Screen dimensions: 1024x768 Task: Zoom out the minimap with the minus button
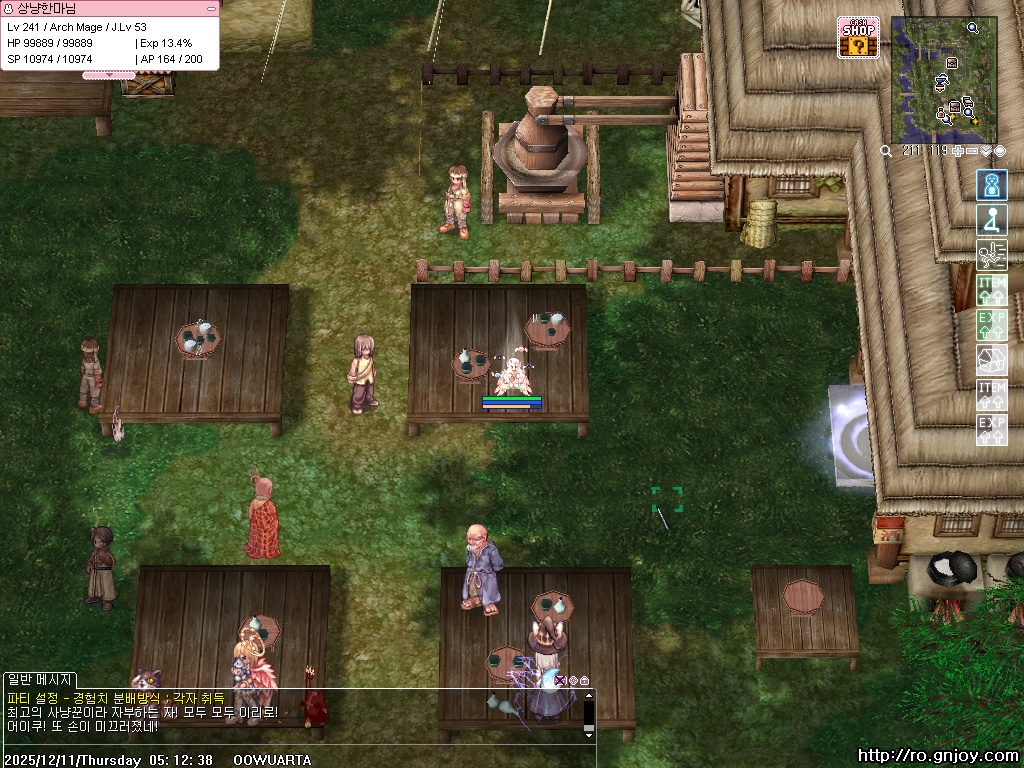973,151
